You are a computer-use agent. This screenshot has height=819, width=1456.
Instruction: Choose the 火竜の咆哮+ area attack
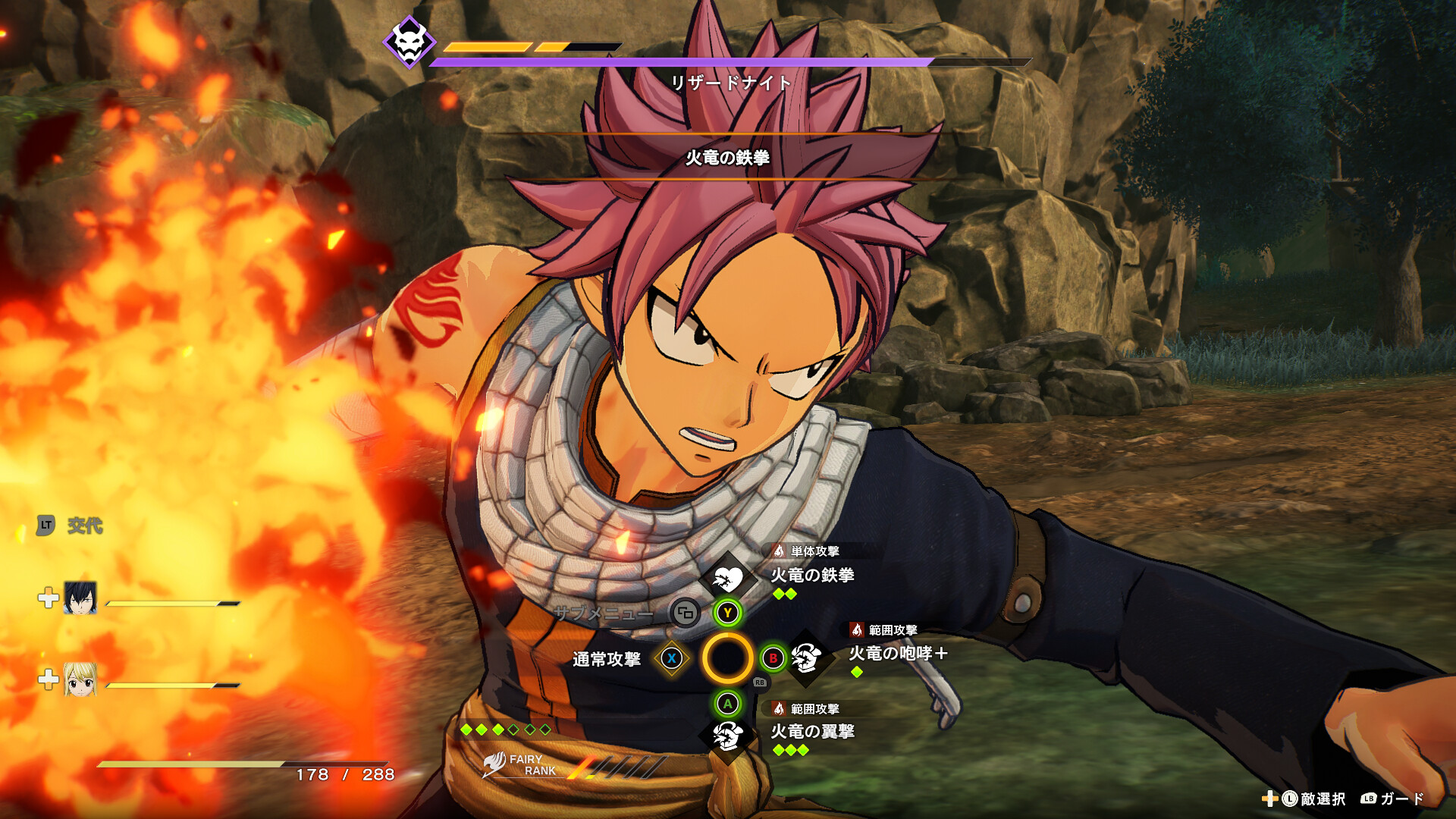897,653
